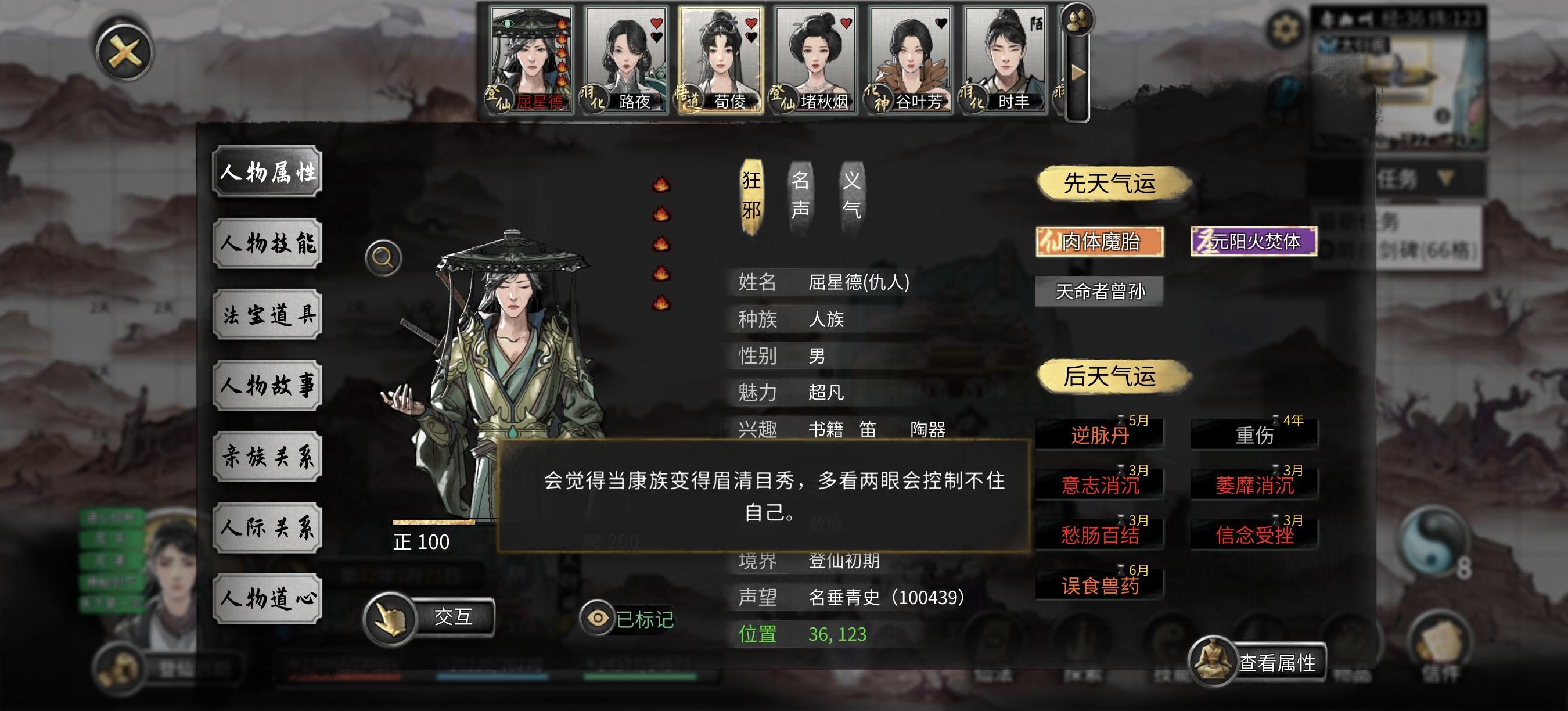Open settings via the gear icon
The width and height of the screenshot is (1568, 711).
click(1286, 27)
